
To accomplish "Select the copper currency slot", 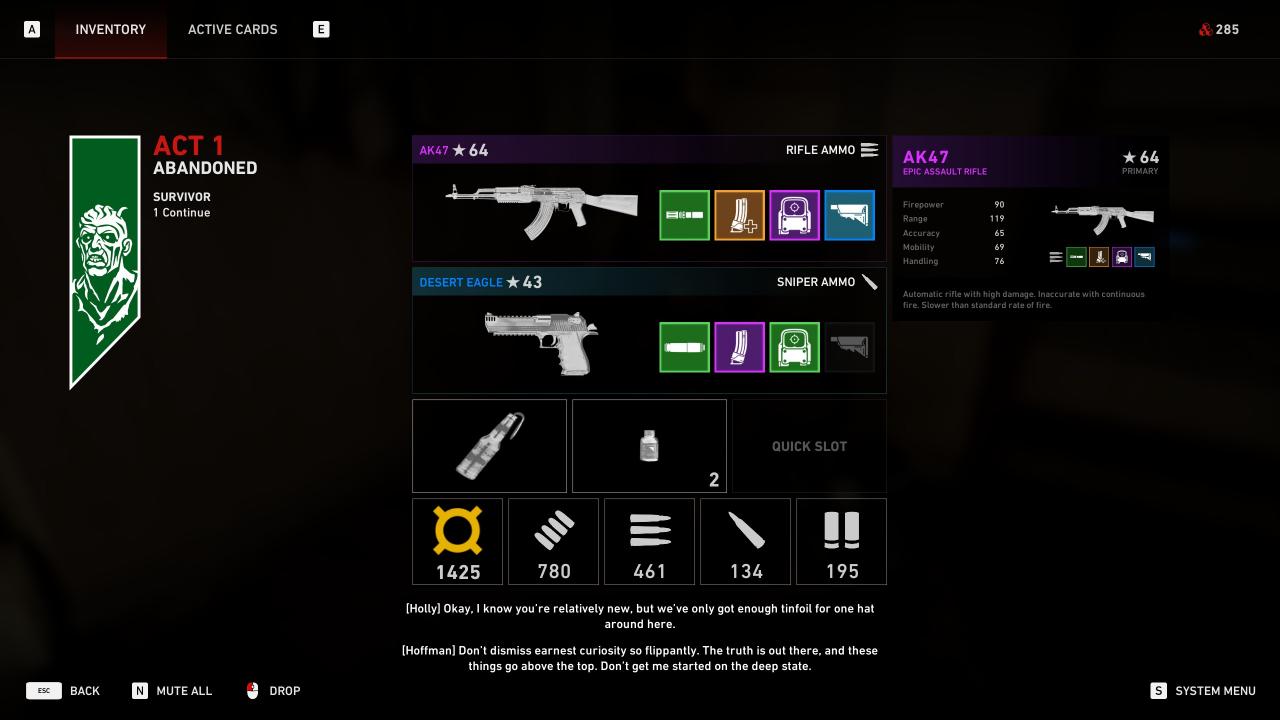I will (457, 541).
